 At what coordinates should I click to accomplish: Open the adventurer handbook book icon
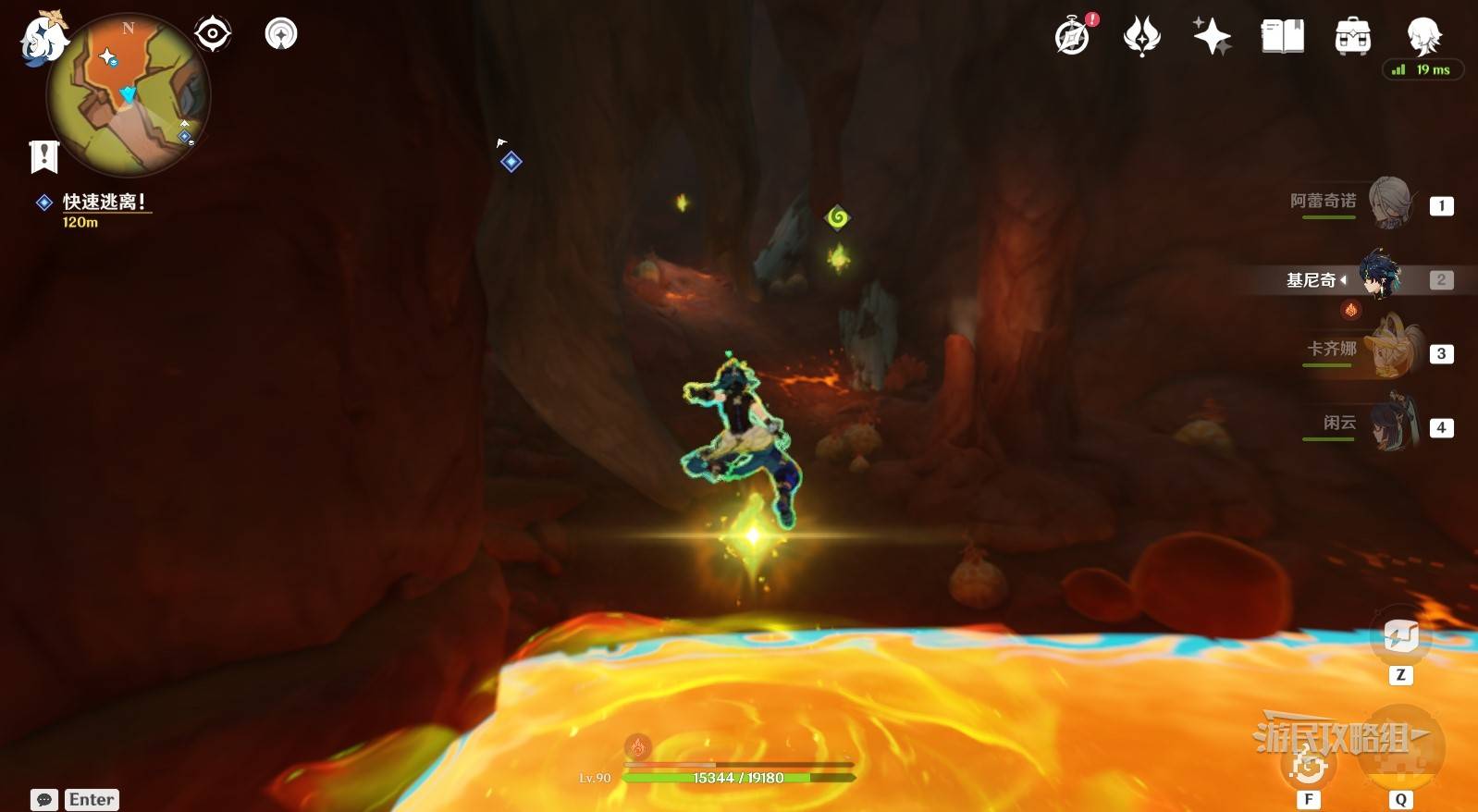click(1283, 36)
